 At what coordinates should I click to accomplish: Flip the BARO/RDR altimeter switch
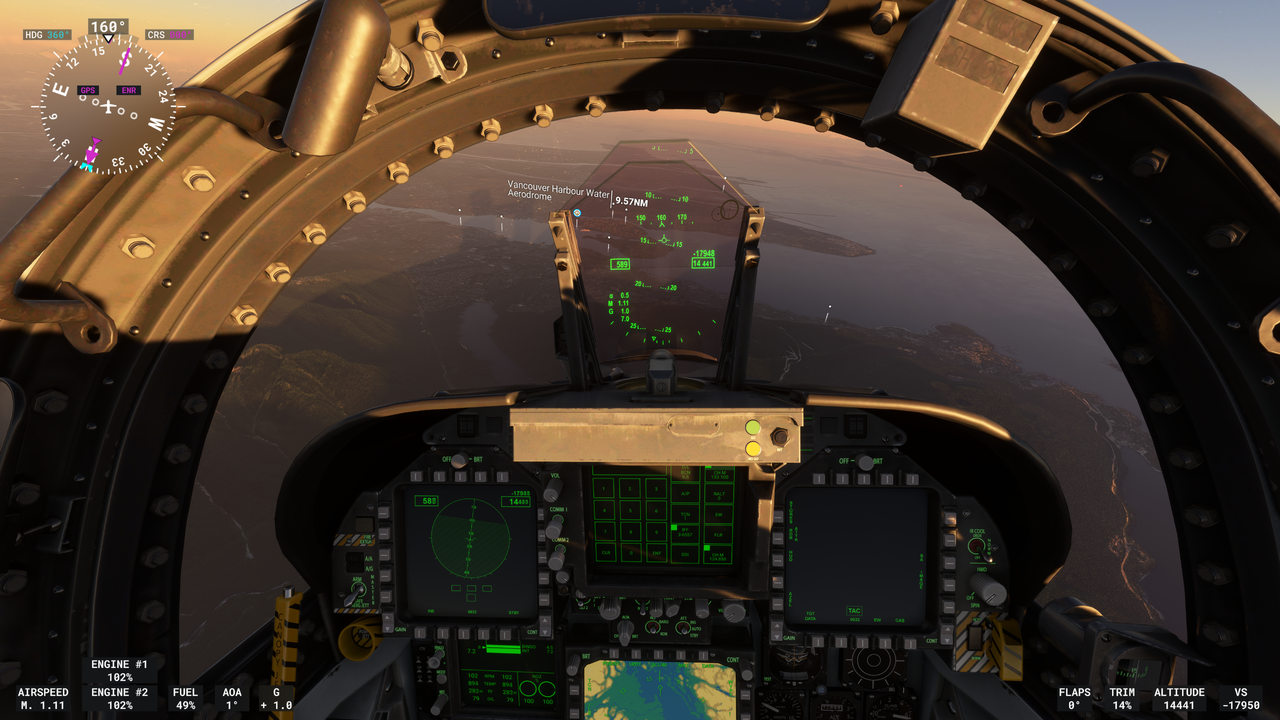[x=653, y=628]
